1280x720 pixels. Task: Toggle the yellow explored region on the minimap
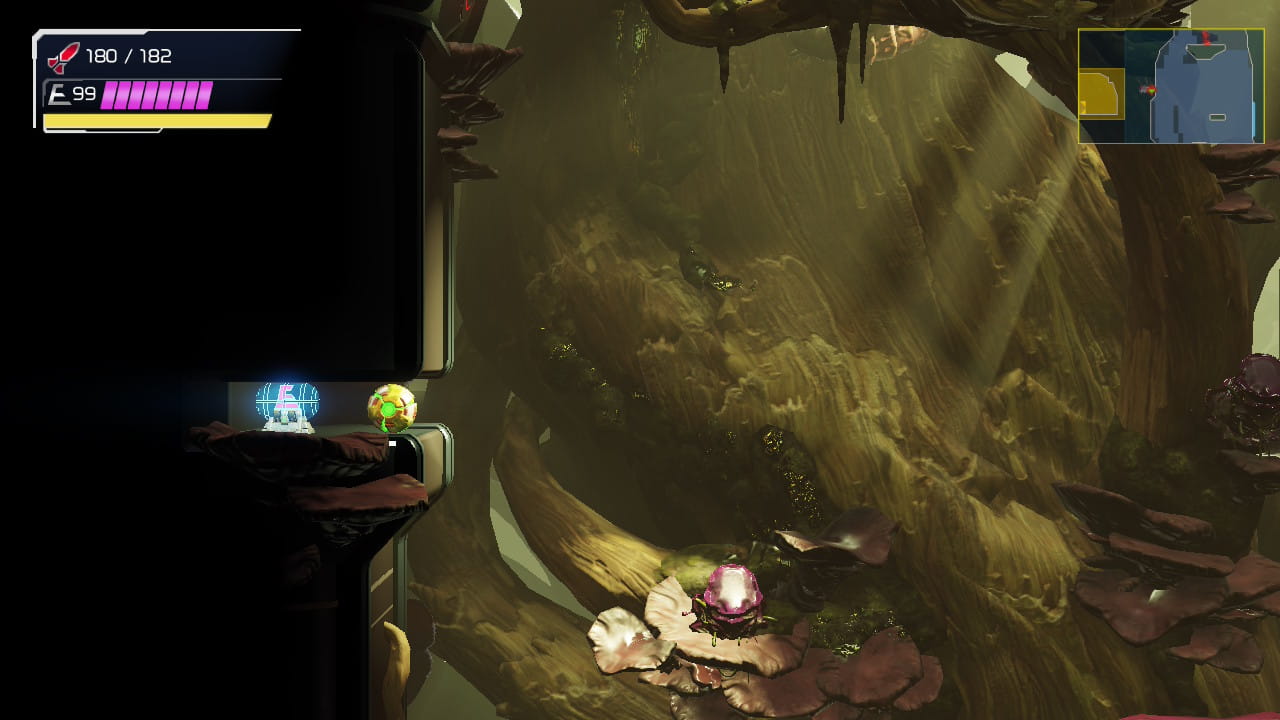1100,92
